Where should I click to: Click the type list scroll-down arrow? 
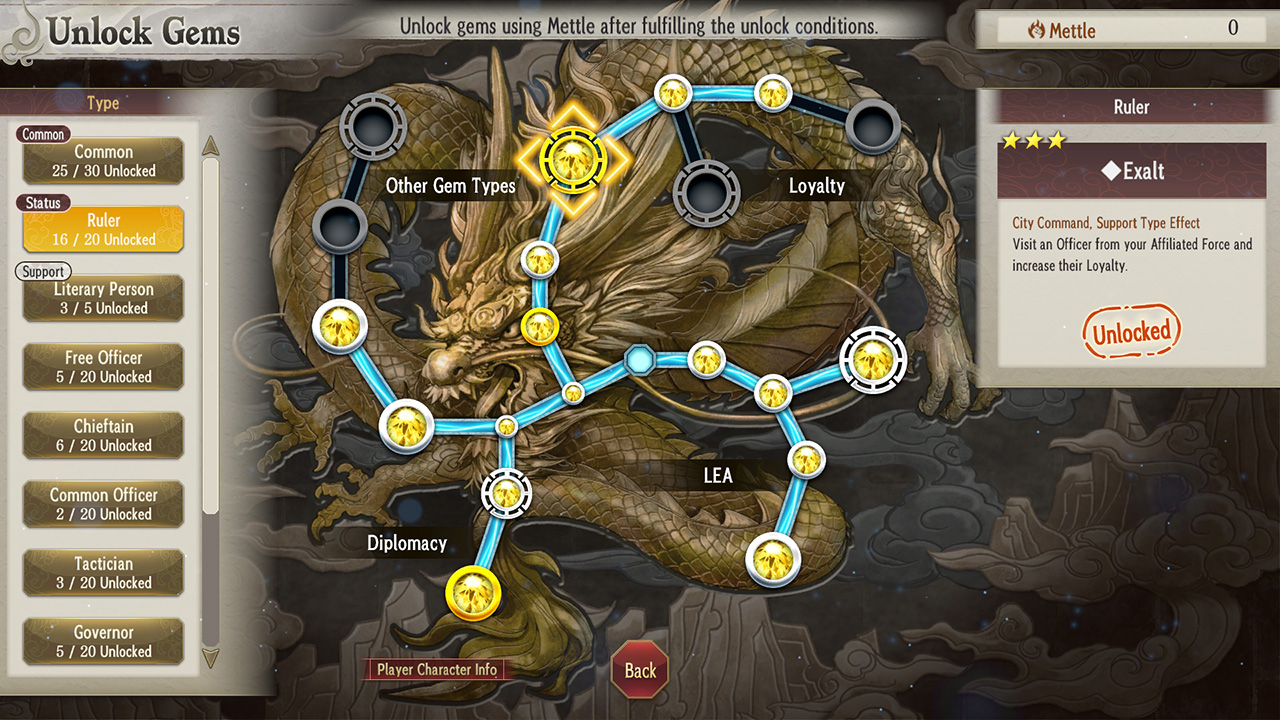[211, 657]
